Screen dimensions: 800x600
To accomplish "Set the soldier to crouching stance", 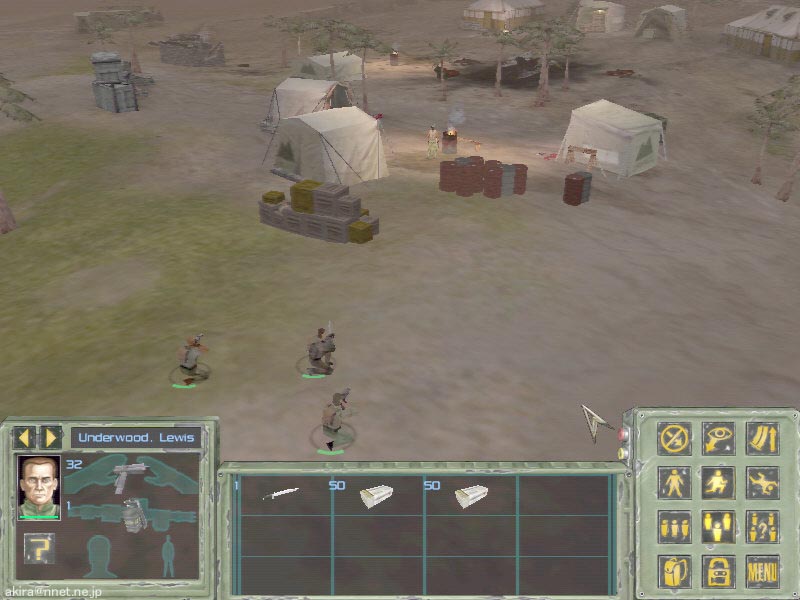I will pyautogui.click(x=718, y=482).
